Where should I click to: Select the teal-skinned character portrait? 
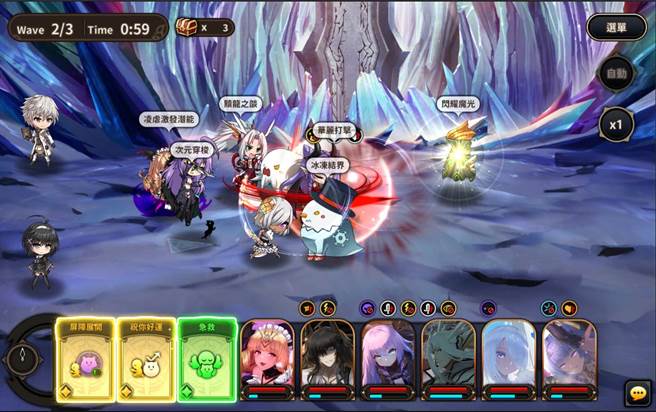[x=448, y=358]
